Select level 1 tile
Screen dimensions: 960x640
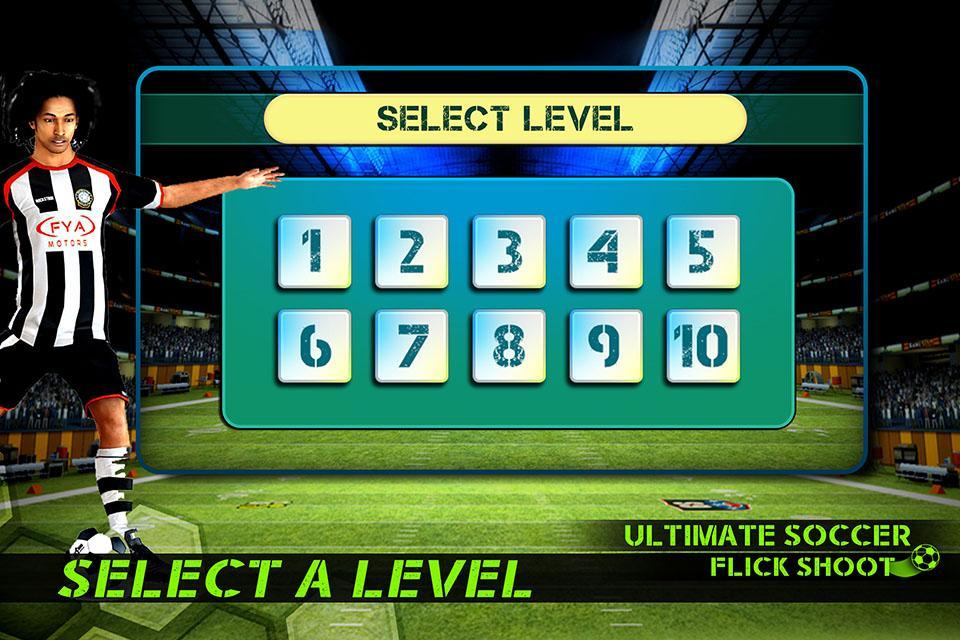(x=314, y=252)
